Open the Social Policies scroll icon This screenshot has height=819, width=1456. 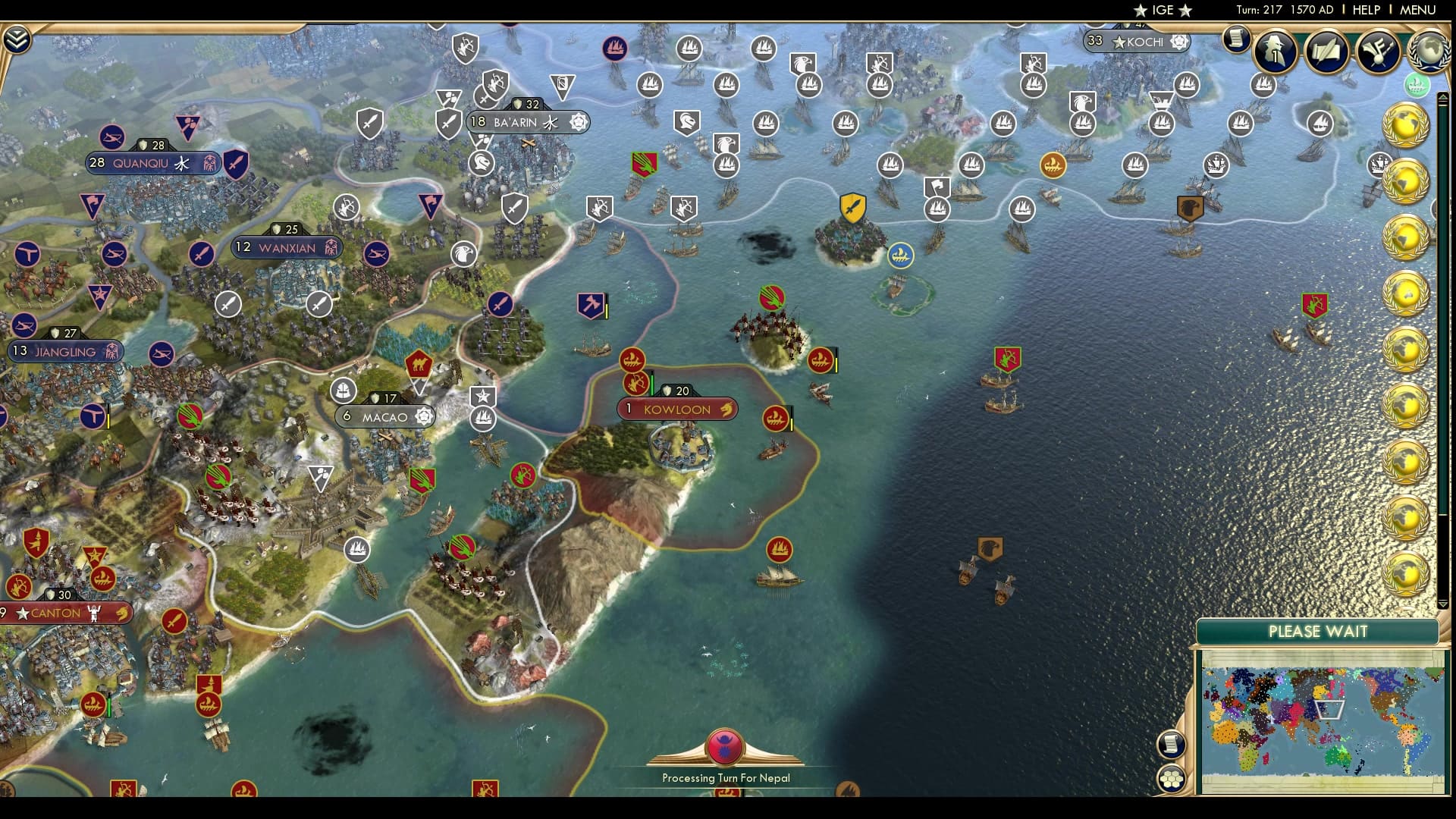pyautogui.click(x=1326, y=52)
